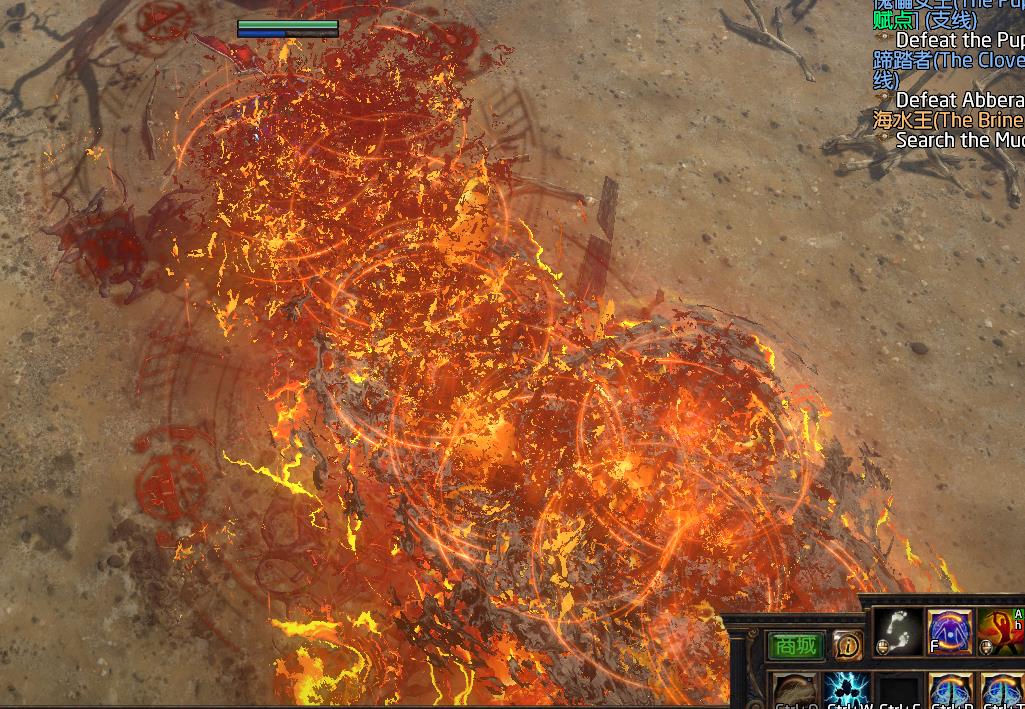Select the footprints move skill slot
The width and height of the screenshot is (1025, 709).
pyautogui.click(x=898, y=632)
